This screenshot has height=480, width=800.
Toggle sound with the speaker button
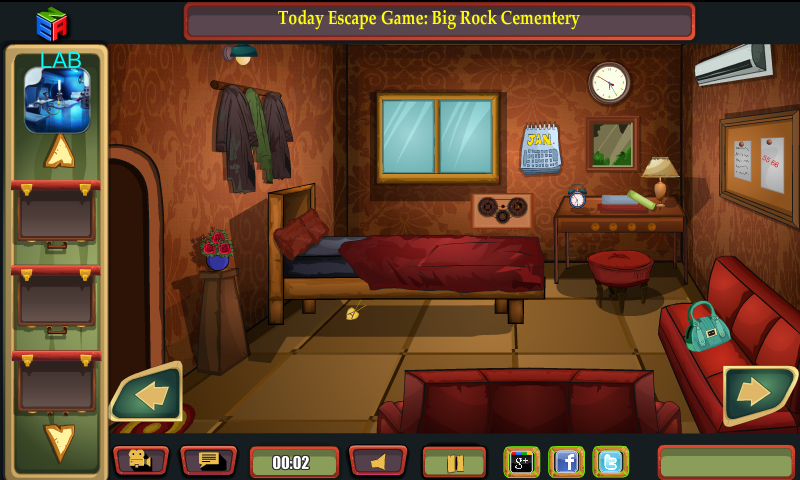coord(378,461)
